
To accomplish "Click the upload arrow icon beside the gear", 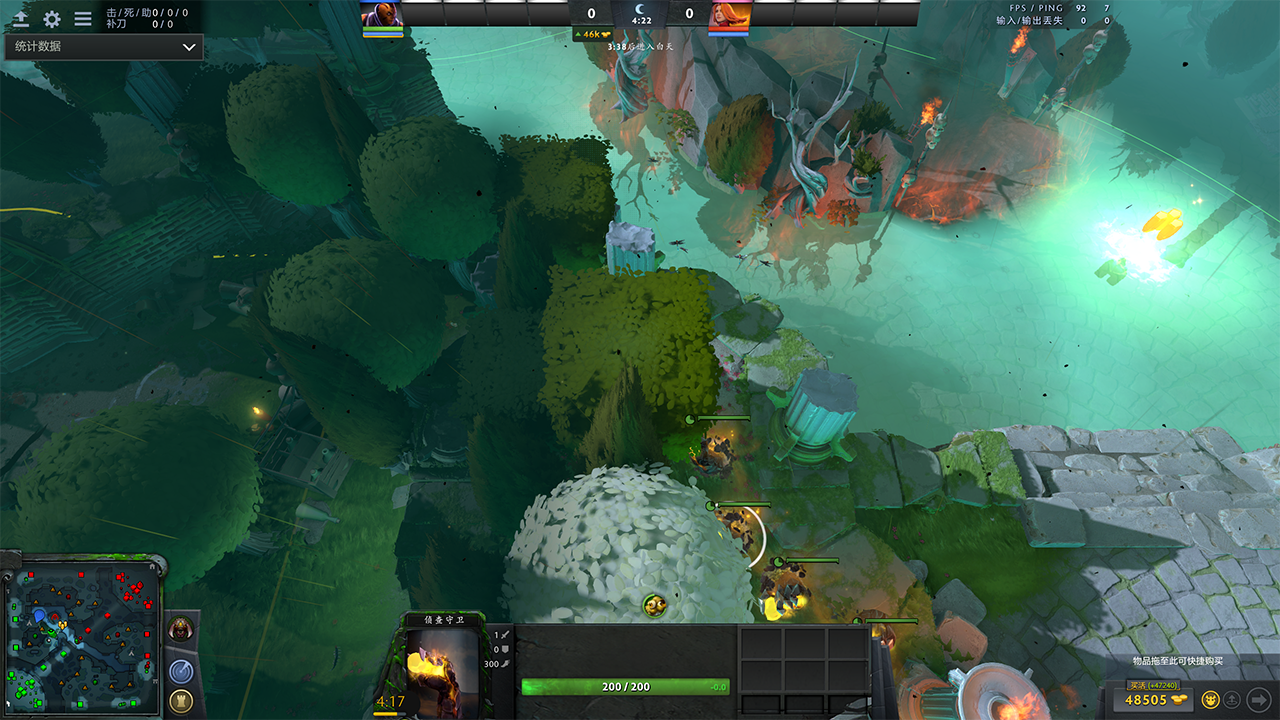I will (x=20, y=19).
